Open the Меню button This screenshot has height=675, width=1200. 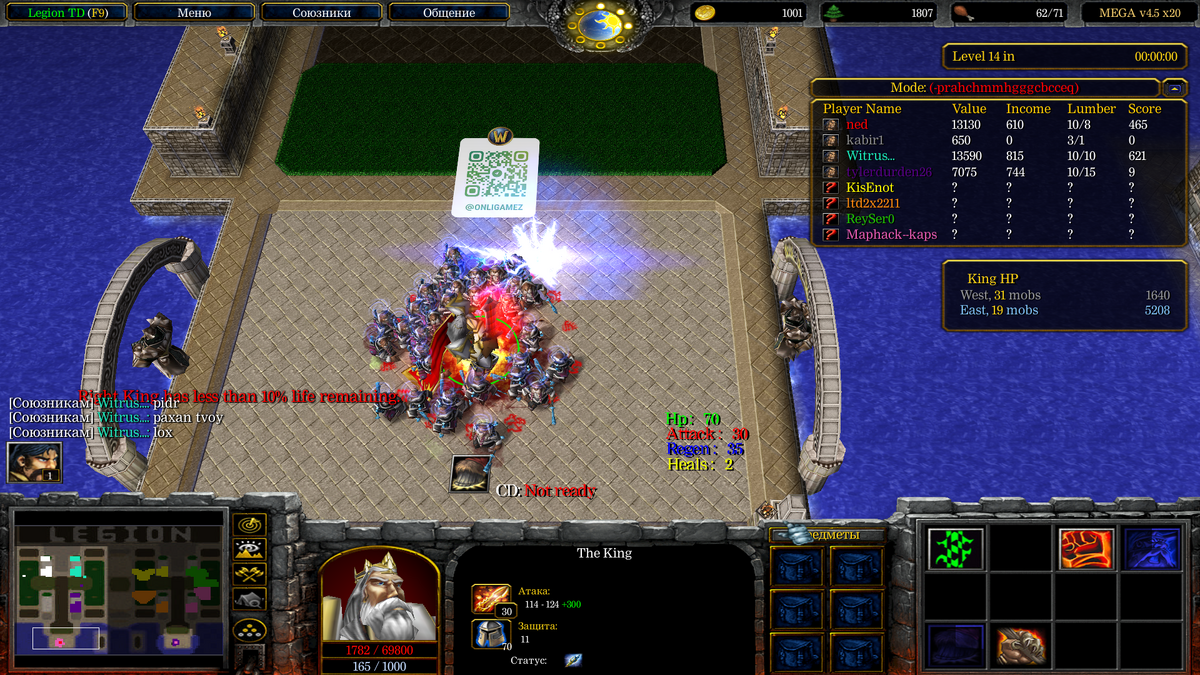(x=193, y=13)
